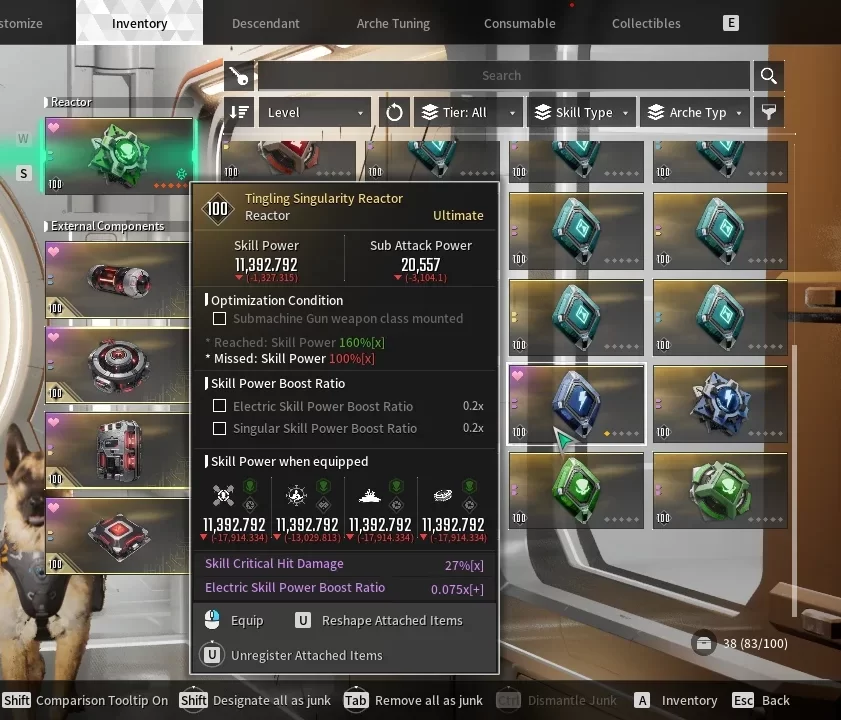Toggle the sort order arrows button
Screen dimensions: 841x720
click(x=240, y=112)
